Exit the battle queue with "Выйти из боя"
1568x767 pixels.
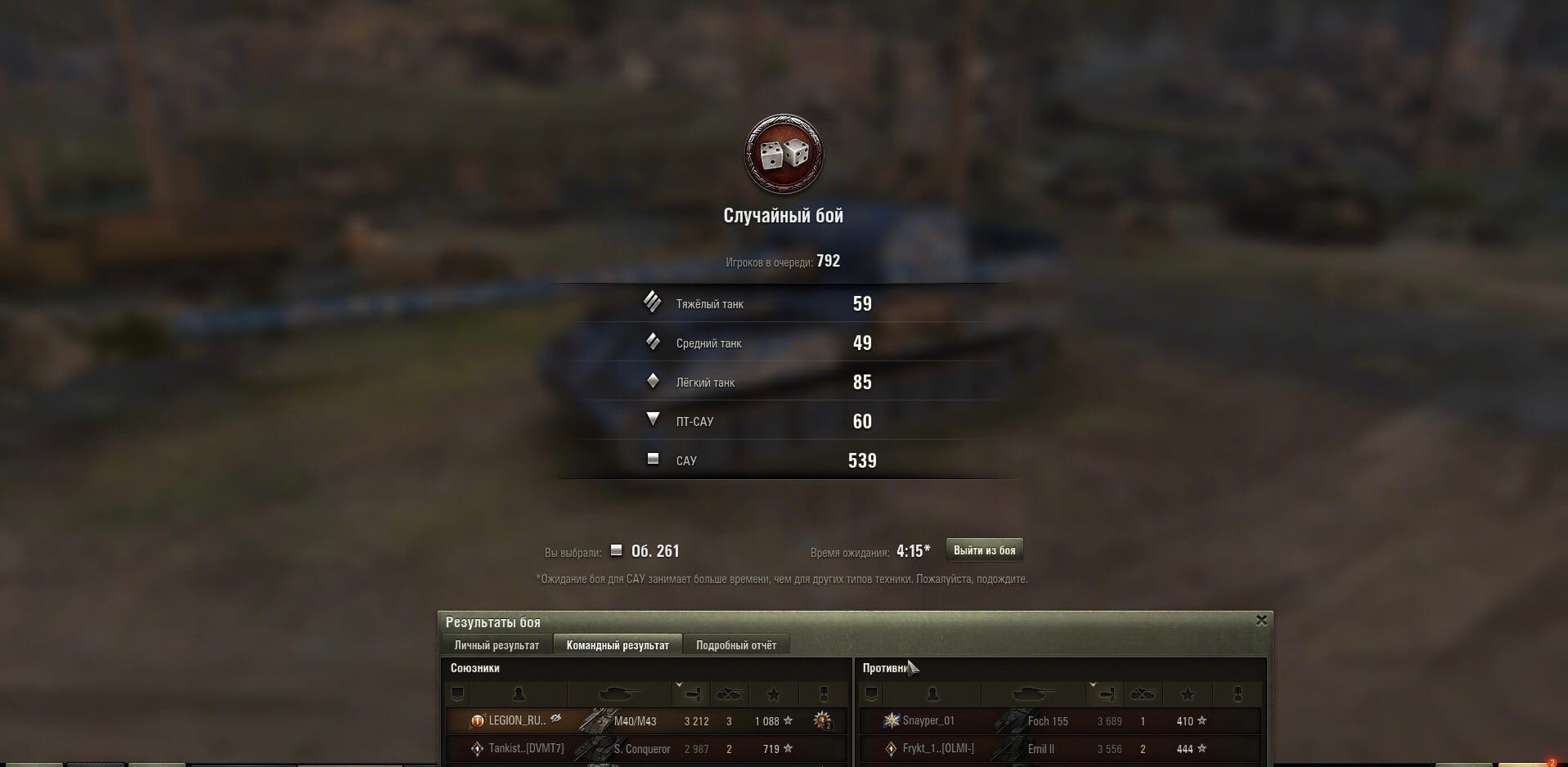point(984,550)
